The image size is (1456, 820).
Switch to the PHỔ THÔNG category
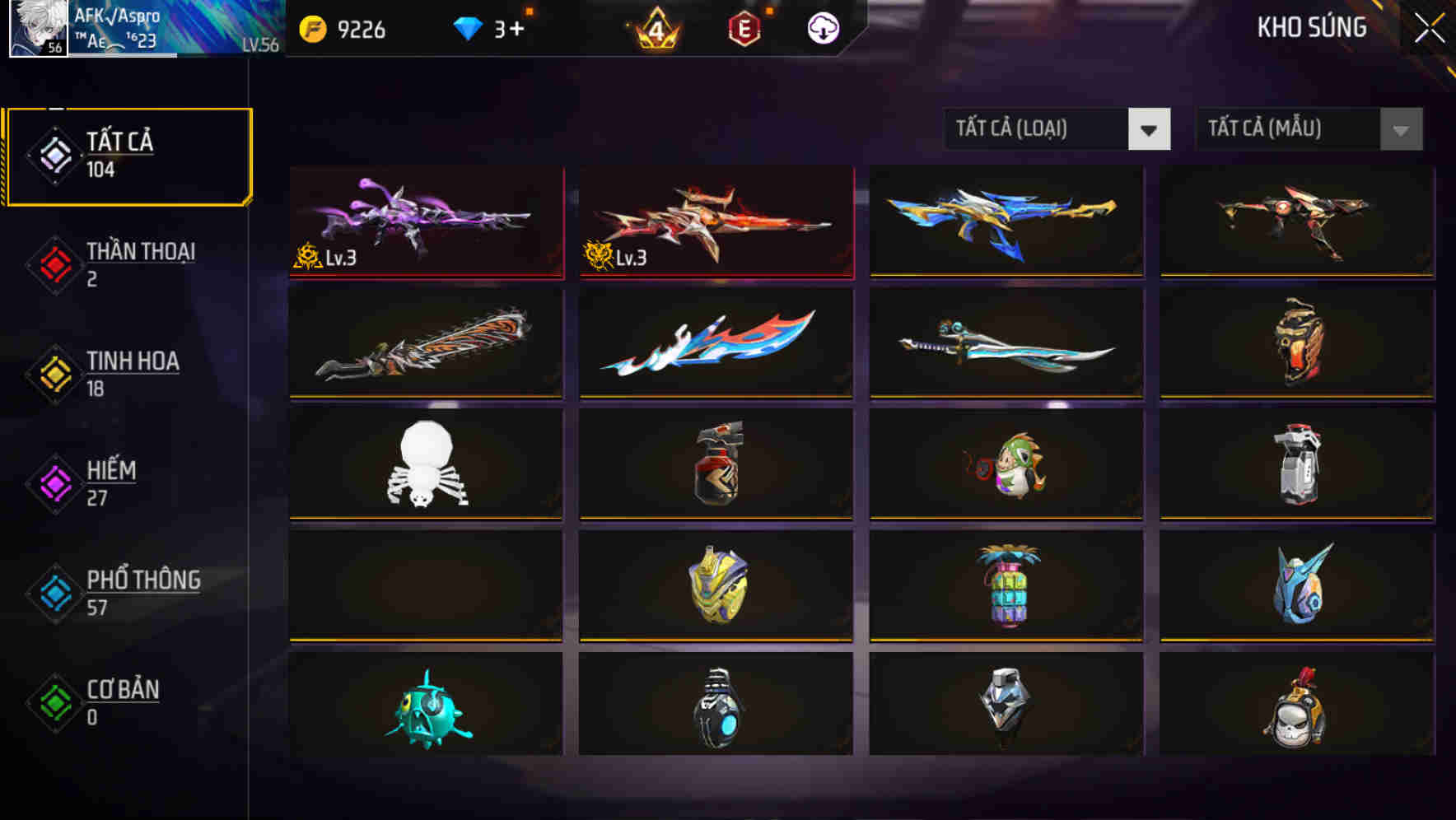pos(128,593)
